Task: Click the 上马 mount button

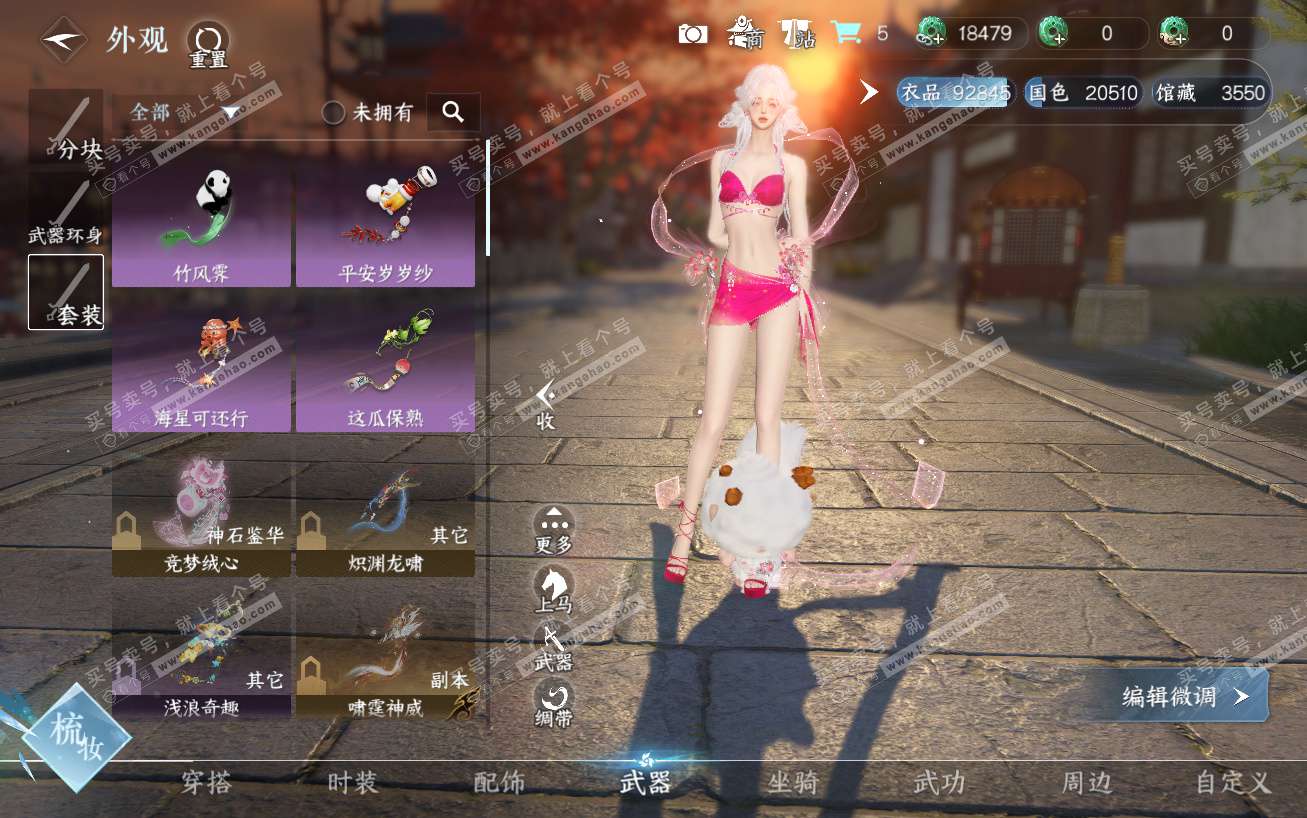Action: [x=553, y=588]
